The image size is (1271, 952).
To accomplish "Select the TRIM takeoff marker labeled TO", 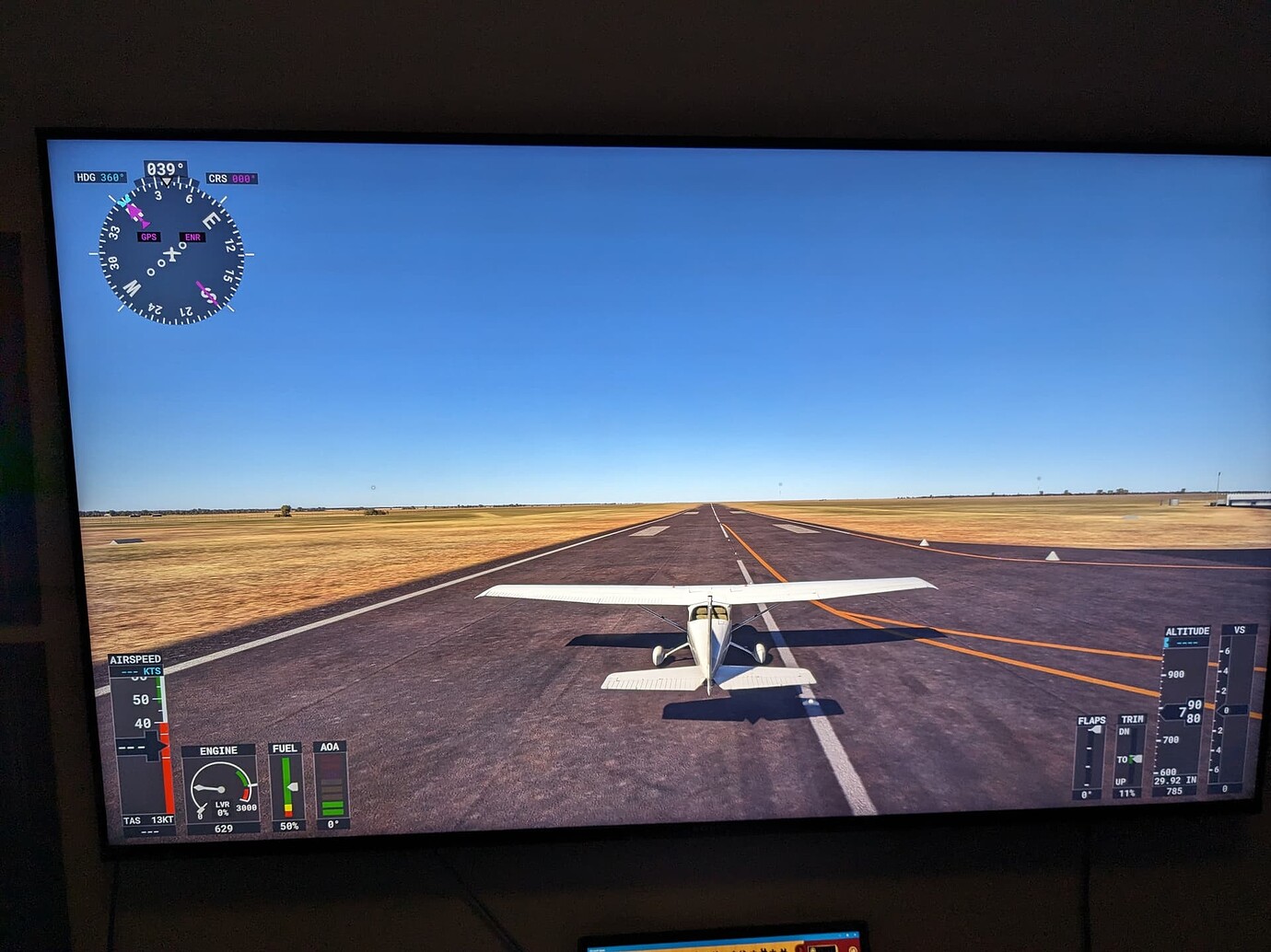I will pos(1128,760).
